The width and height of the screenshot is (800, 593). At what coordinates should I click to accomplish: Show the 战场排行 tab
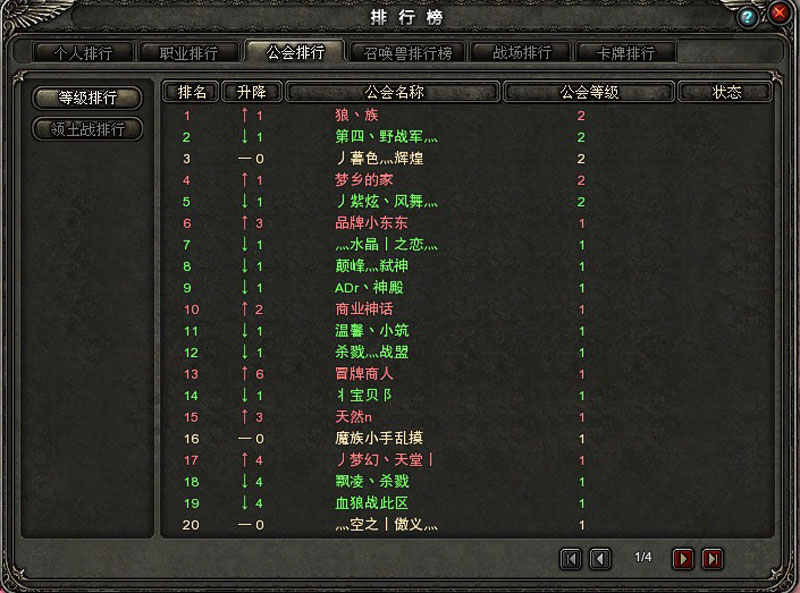pyautogui.click(x=520, y=53)
